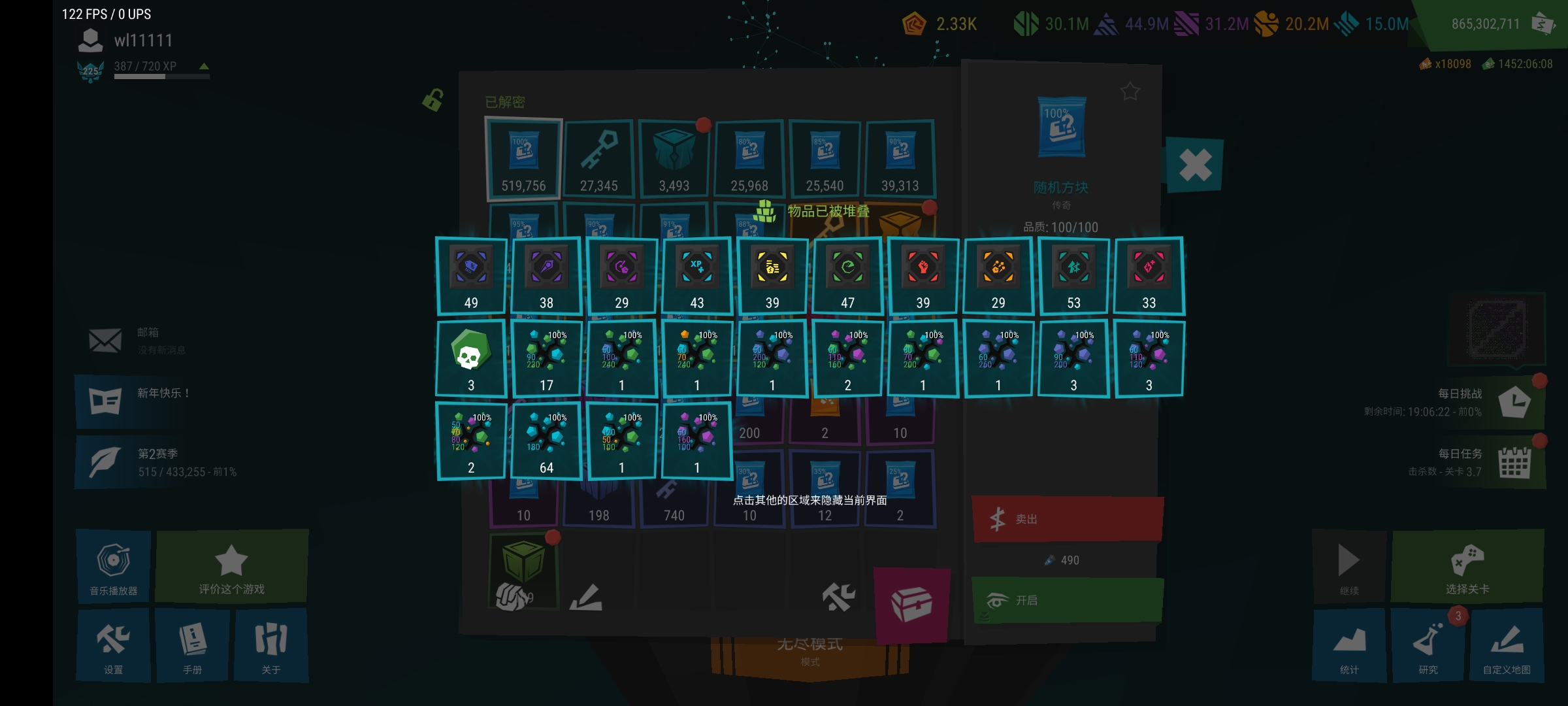The height and width of the screenshot is (706, 1568).
Task: Open the item with the green 开启 button
Action: pos(1068,600)
